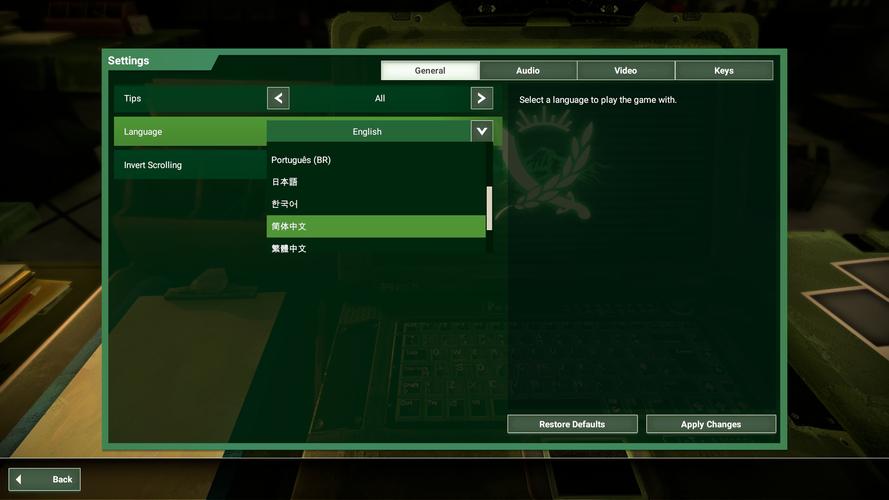Select the General tab
Screen dimensions: 889x500
coord(430,71)
